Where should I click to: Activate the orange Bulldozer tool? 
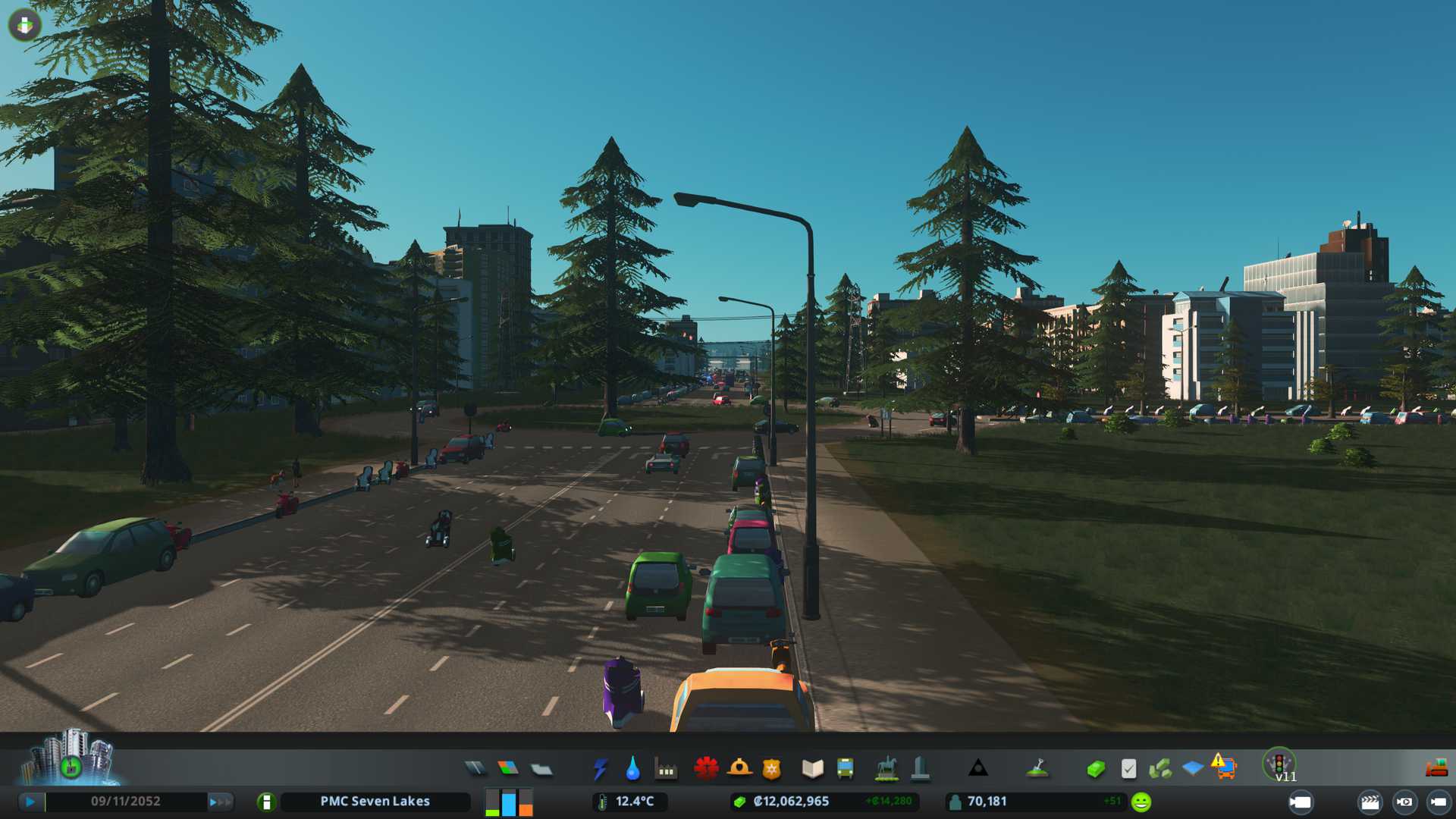click(1436, 769)
